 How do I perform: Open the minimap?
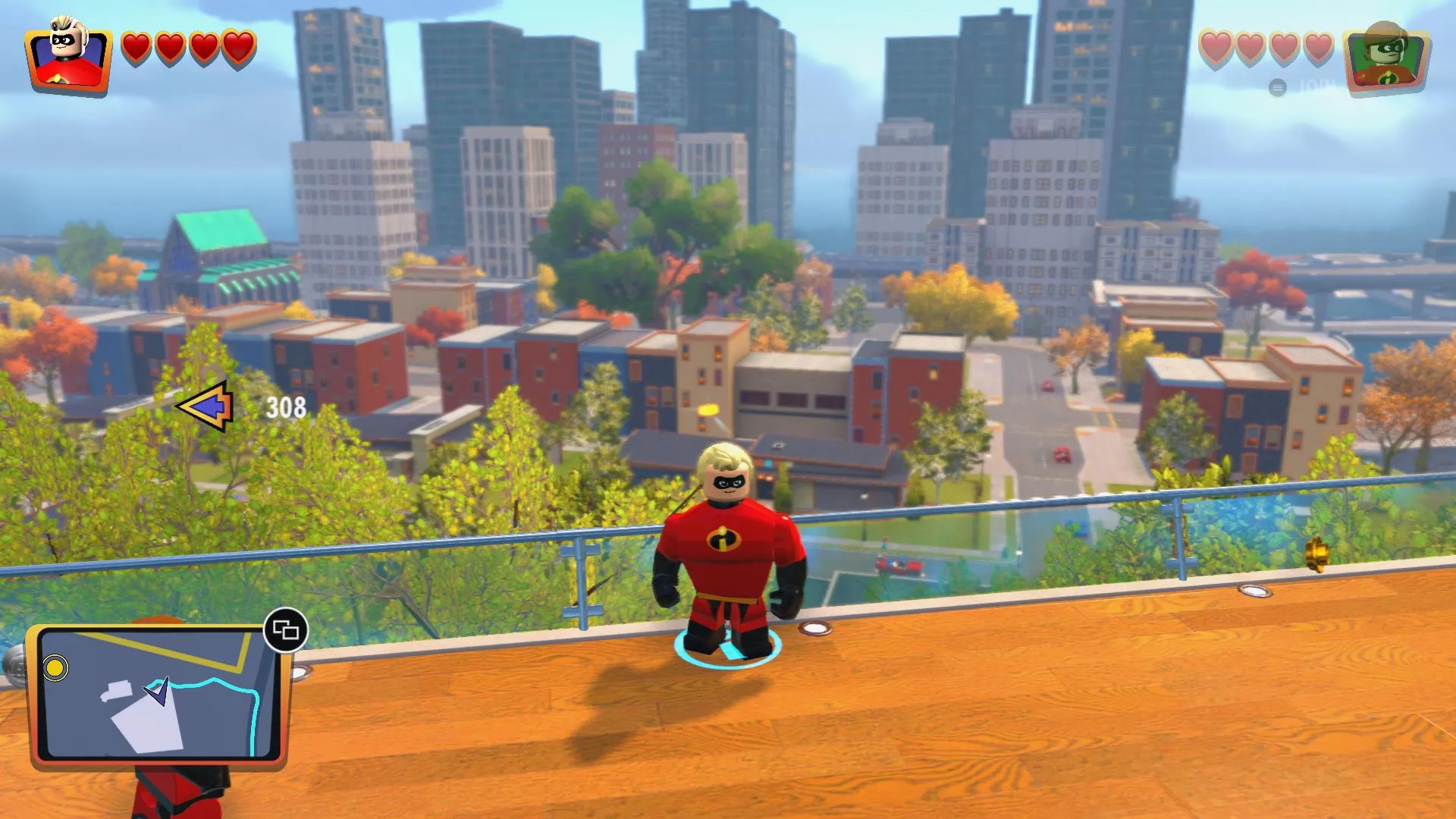[158, 694]
